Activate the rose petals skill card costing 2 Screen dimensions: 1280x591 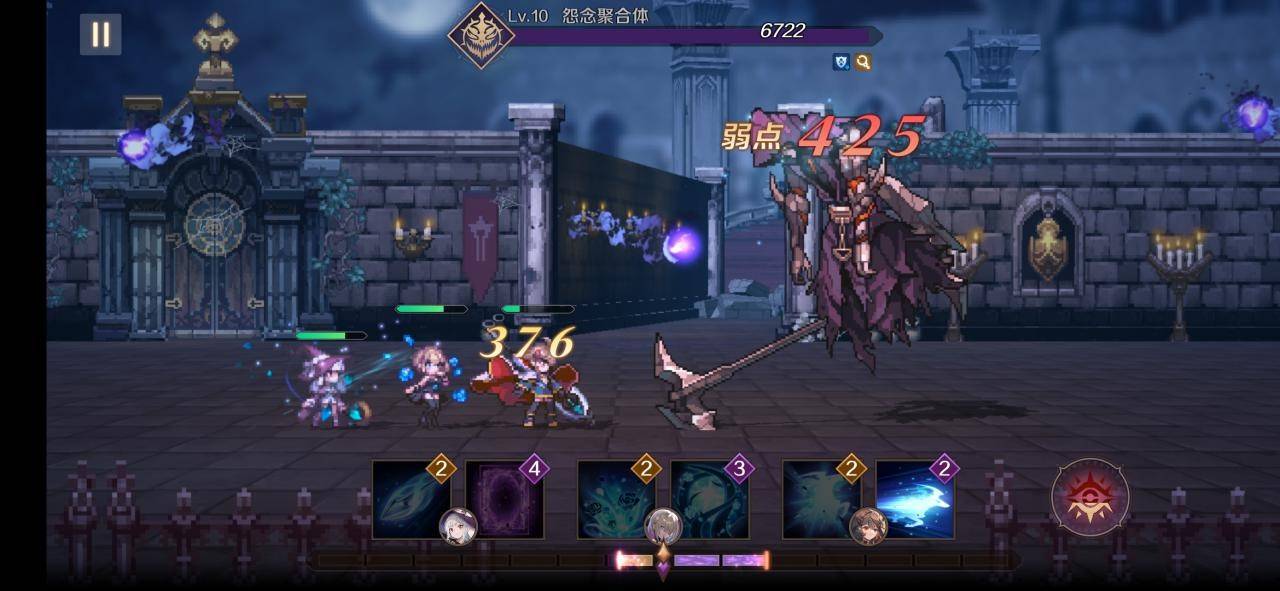click(x=614, y=496)
